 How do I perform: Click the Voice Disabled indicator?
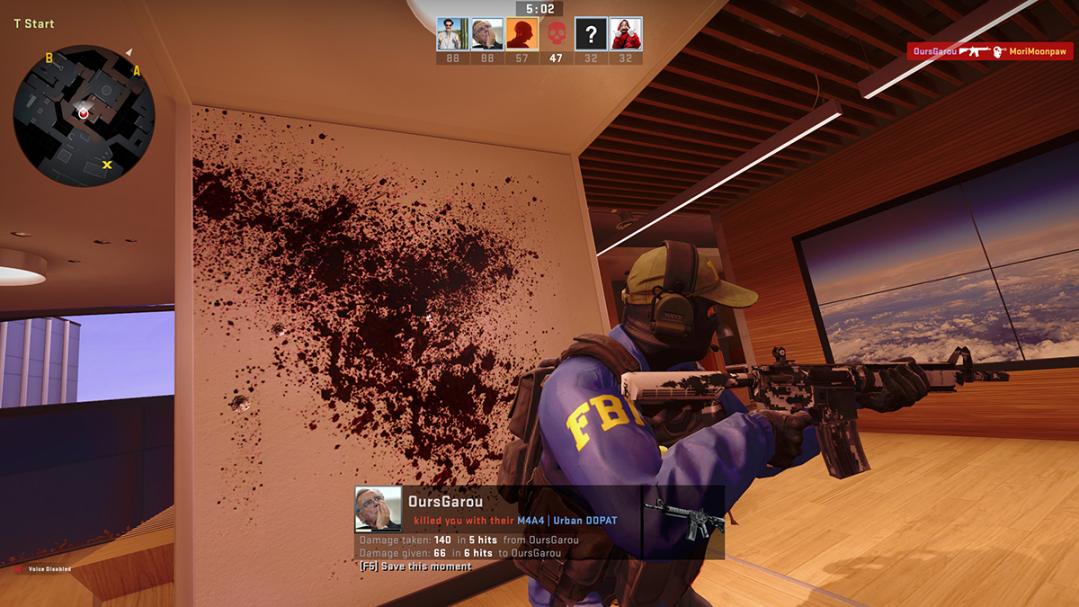coord(42,569)
